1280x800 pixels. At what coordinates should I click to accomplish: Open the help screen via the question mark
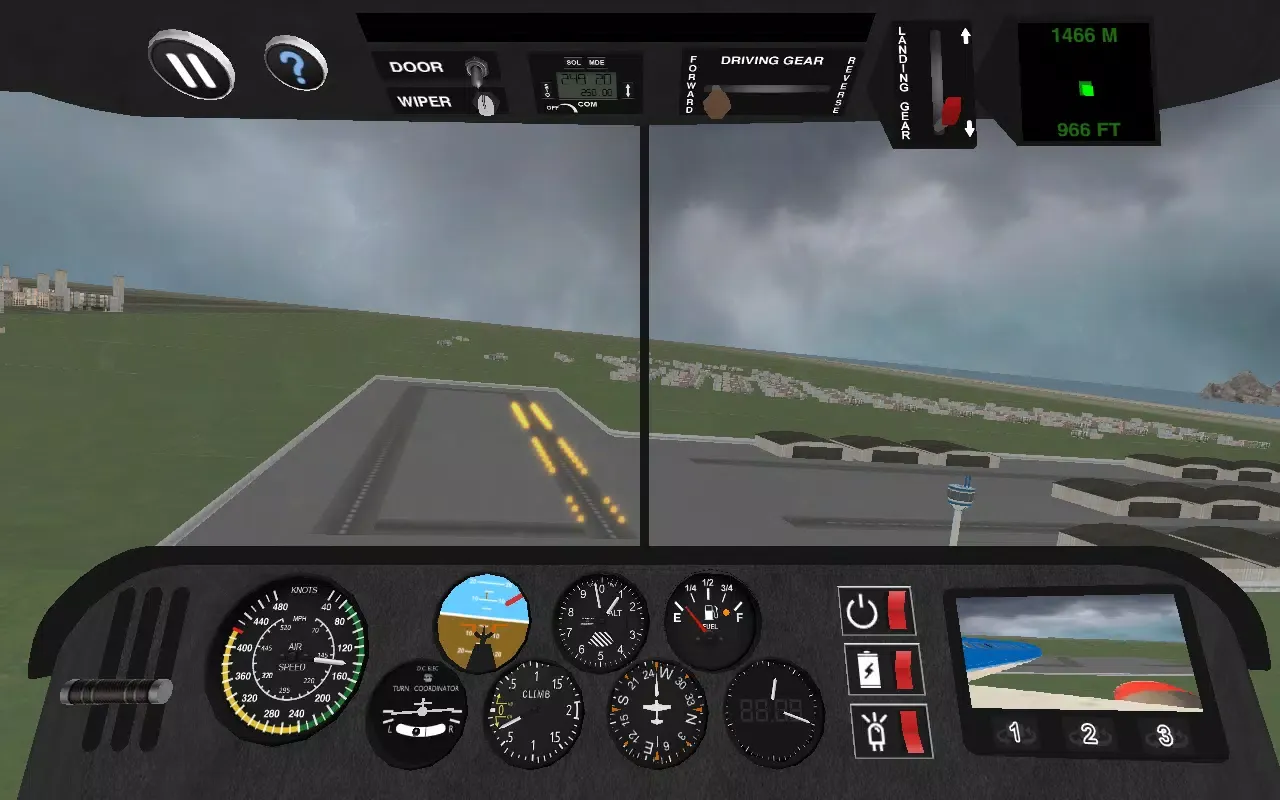point(296,62)
